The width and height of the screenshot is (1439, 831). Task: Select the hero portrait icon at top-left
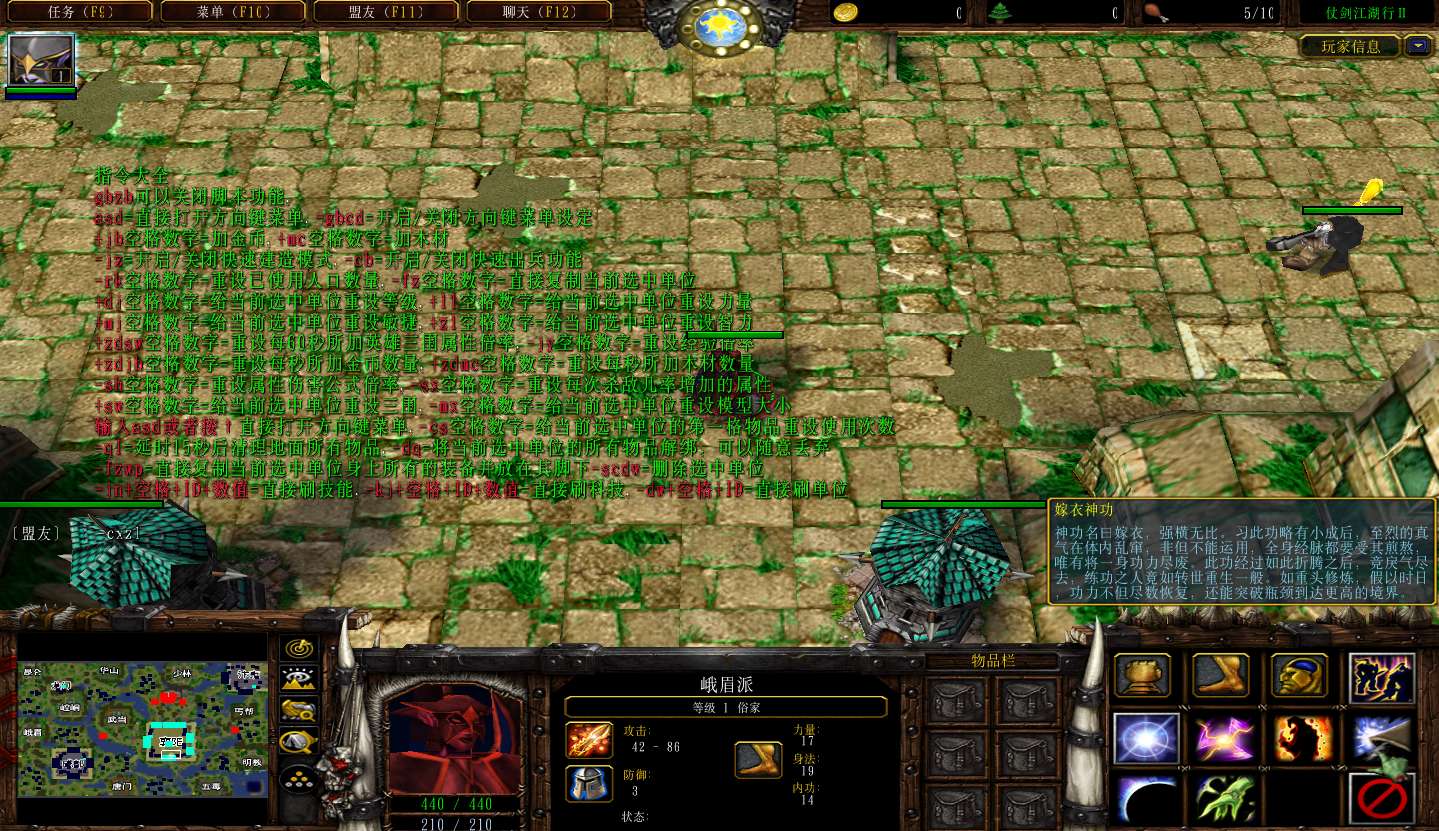point(41,61)
